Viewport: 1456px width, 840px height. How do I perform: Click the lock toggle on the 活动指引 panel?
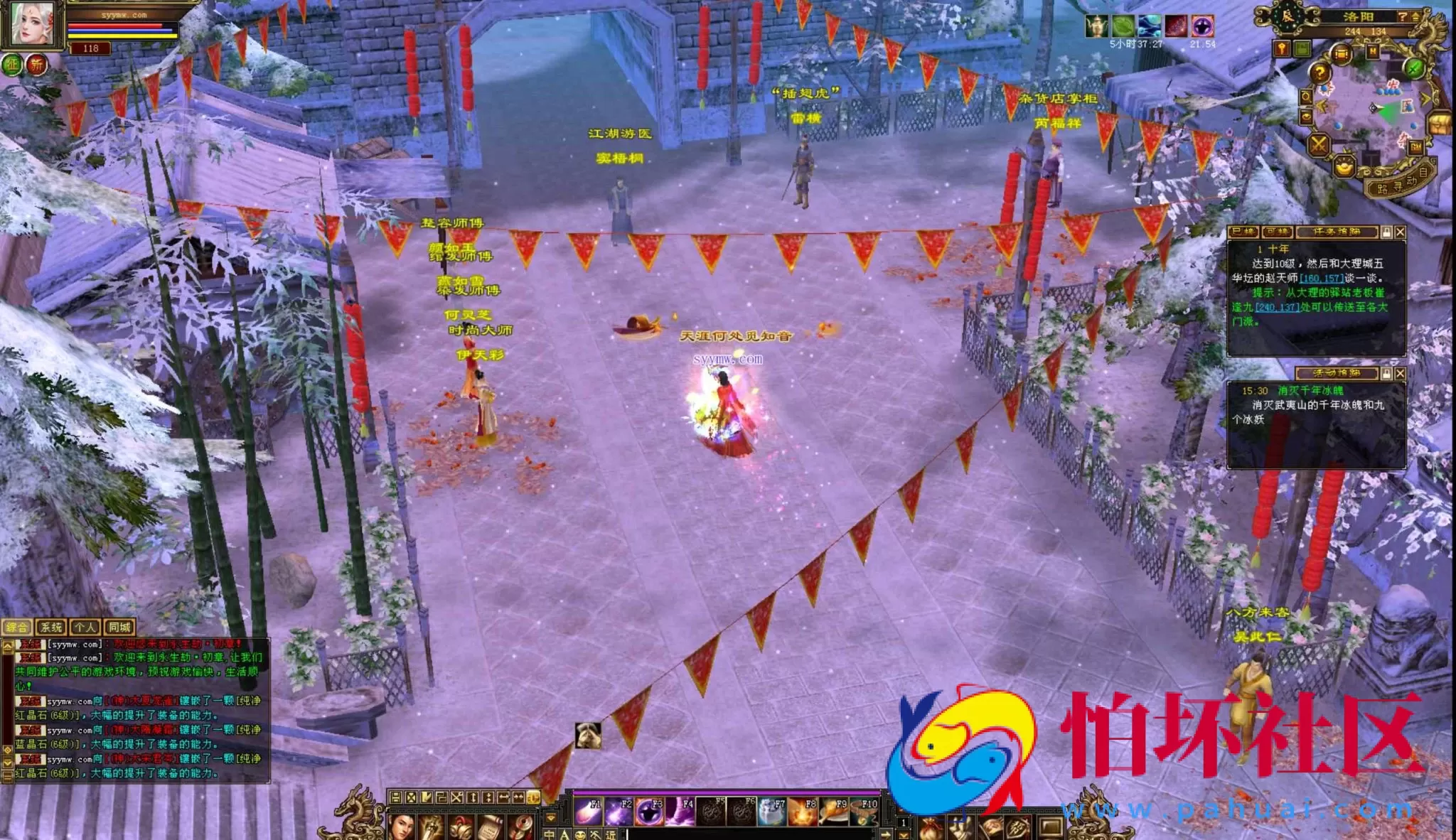click(x=1387, y=373)
